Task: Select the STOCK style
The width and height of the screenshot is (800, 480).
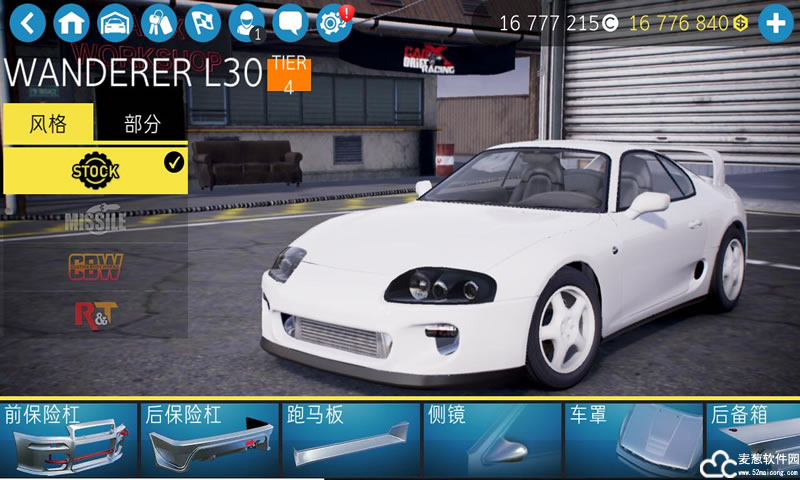Action: point(95,170)
